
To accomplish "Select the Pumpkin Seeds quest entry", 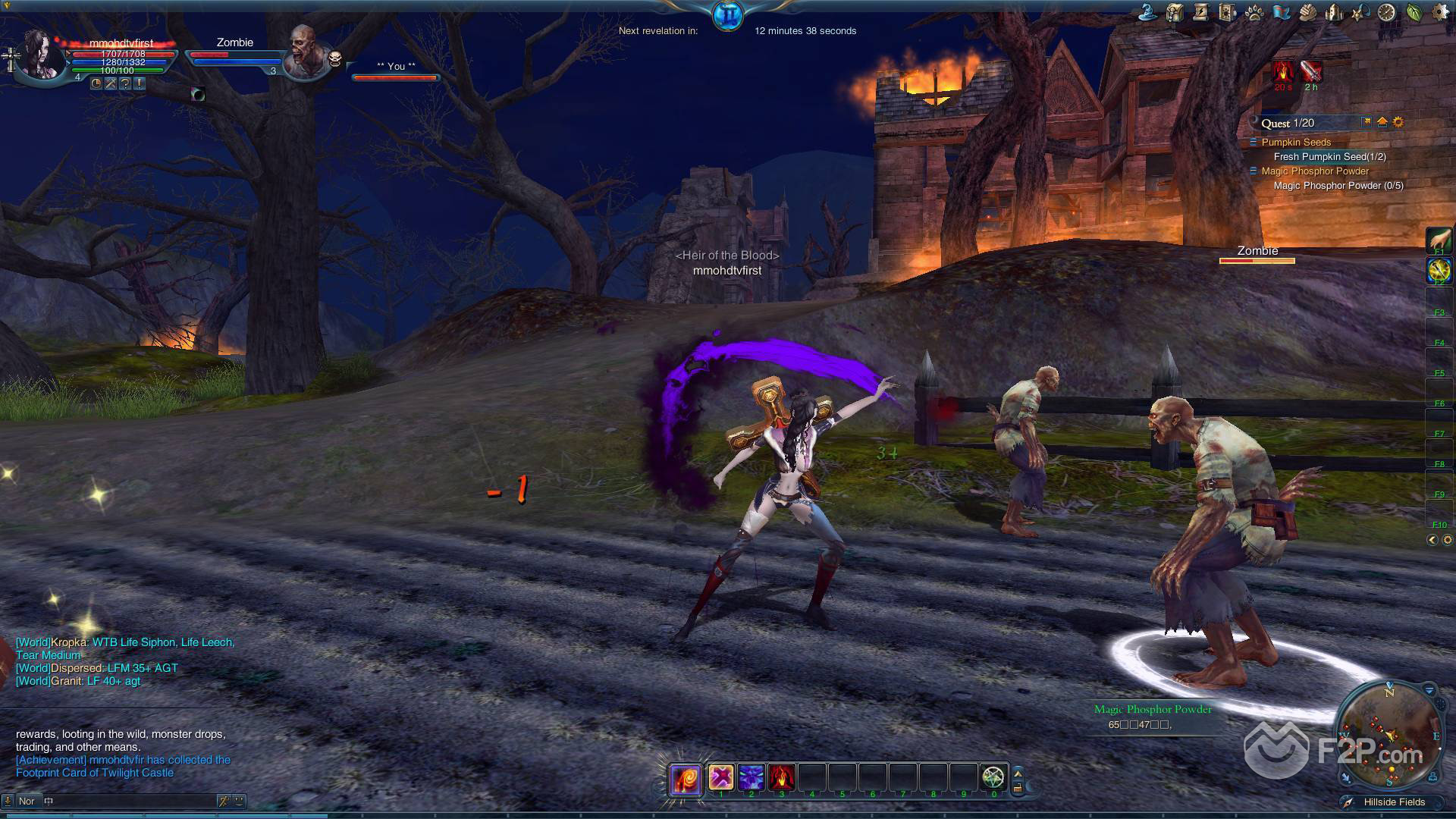I will pyautogui.click(x=1296, y=143).
